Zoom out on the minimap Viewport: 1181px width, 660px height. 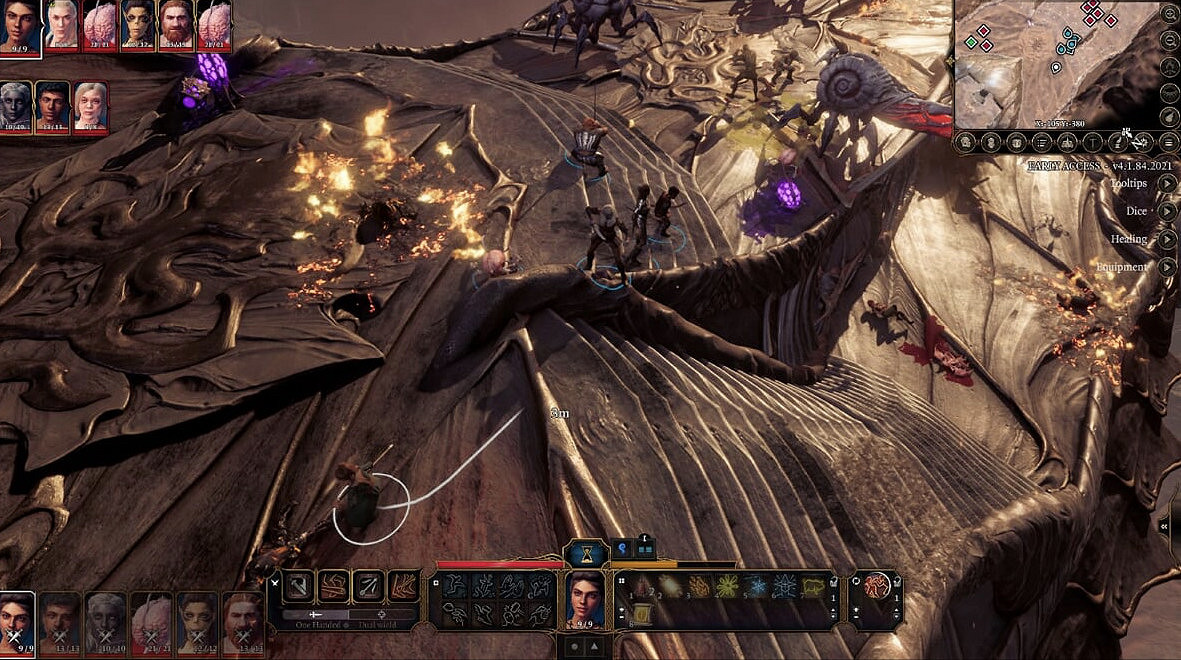pyautogui.click(x=1170, y=41)
